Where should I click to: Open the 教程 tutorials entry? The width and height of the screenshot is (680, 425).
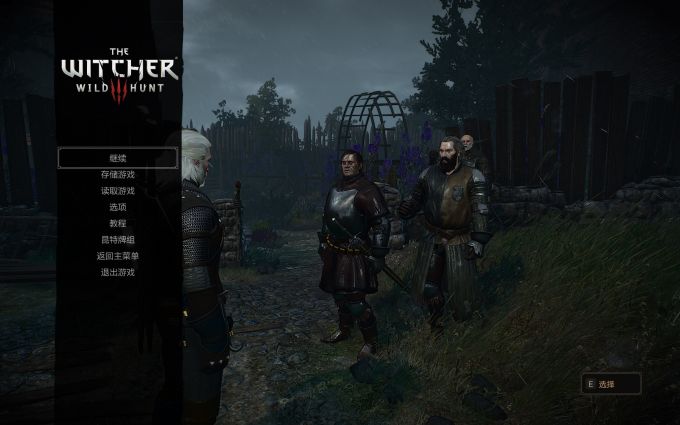[118, 223]
